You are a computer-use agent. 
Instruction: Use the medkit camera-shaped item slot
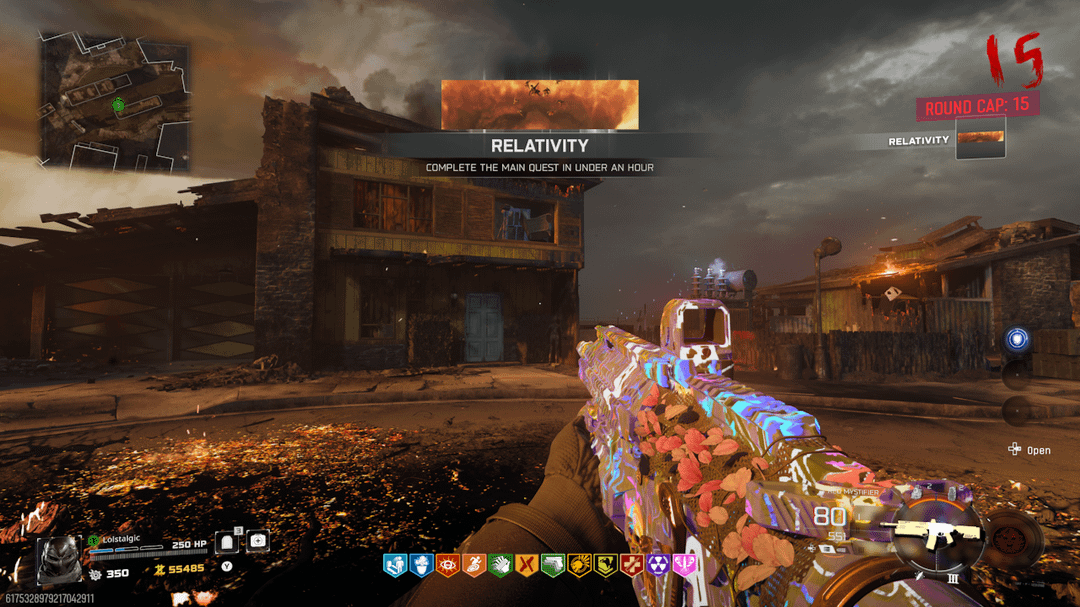pyautogui.click(x=257, y=541)
